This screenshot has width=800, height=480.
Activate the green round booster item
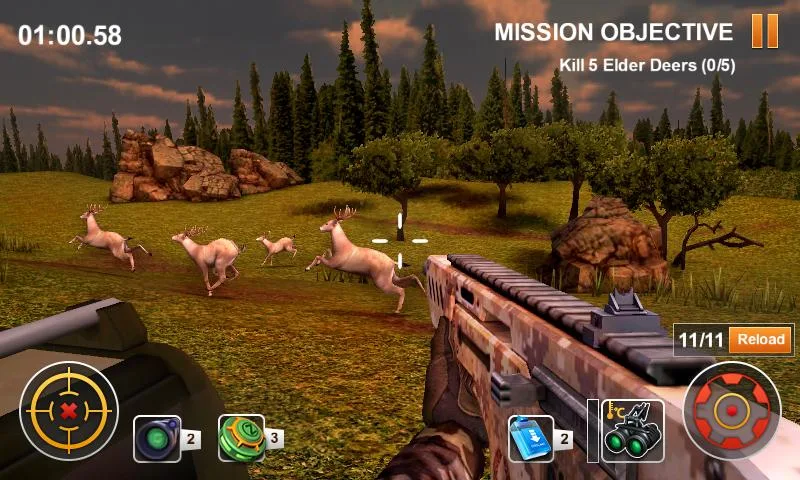pyautogui.click(x=241, y=439)
